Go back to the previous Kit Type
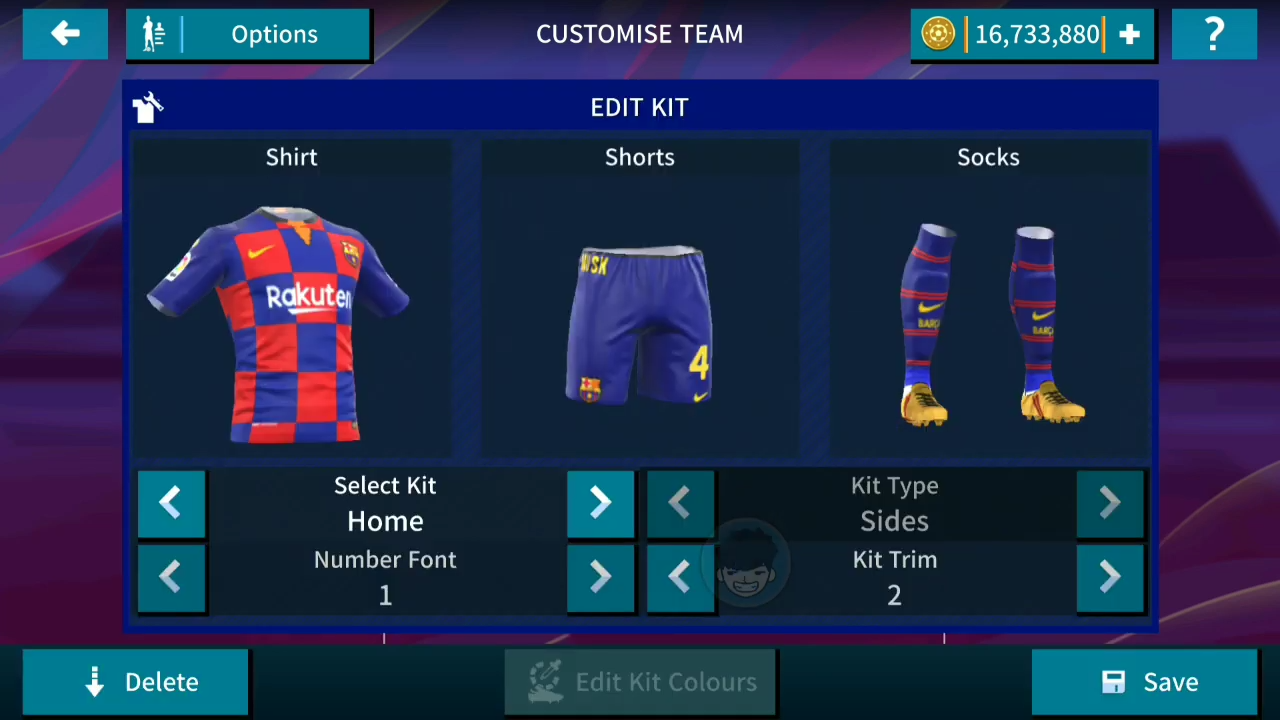 click(679, 503)
